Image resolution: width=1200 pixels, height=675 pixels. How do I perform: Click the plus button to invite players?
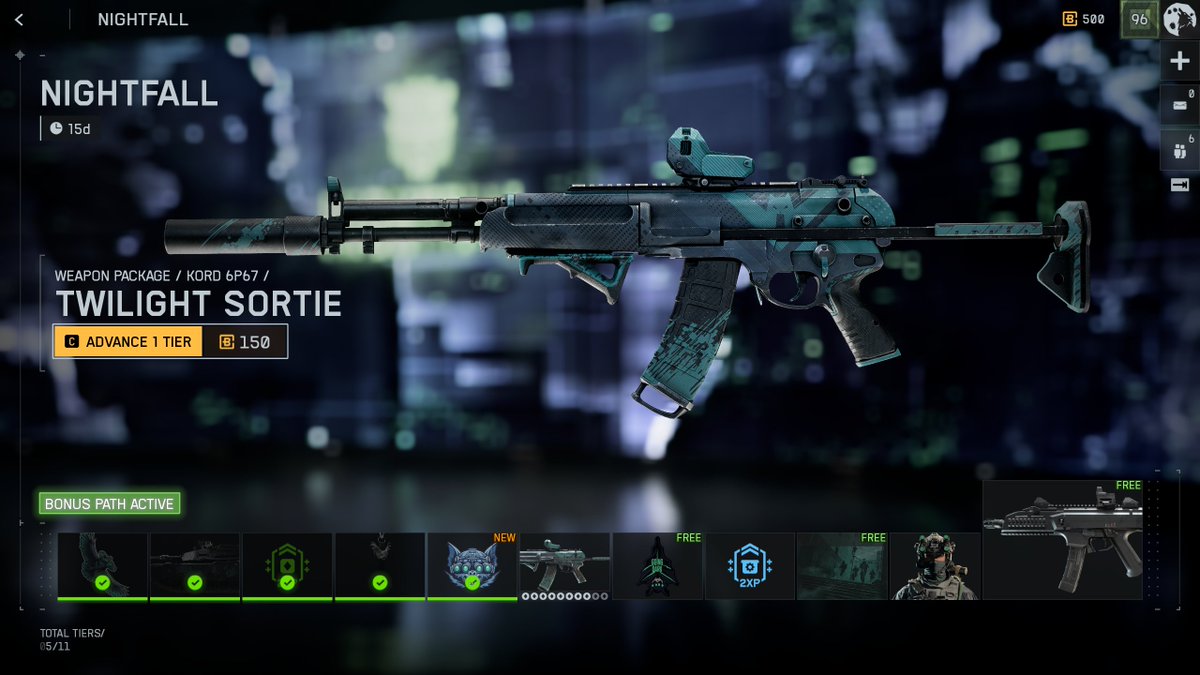pyautogui.click(x=1179, y=62)
